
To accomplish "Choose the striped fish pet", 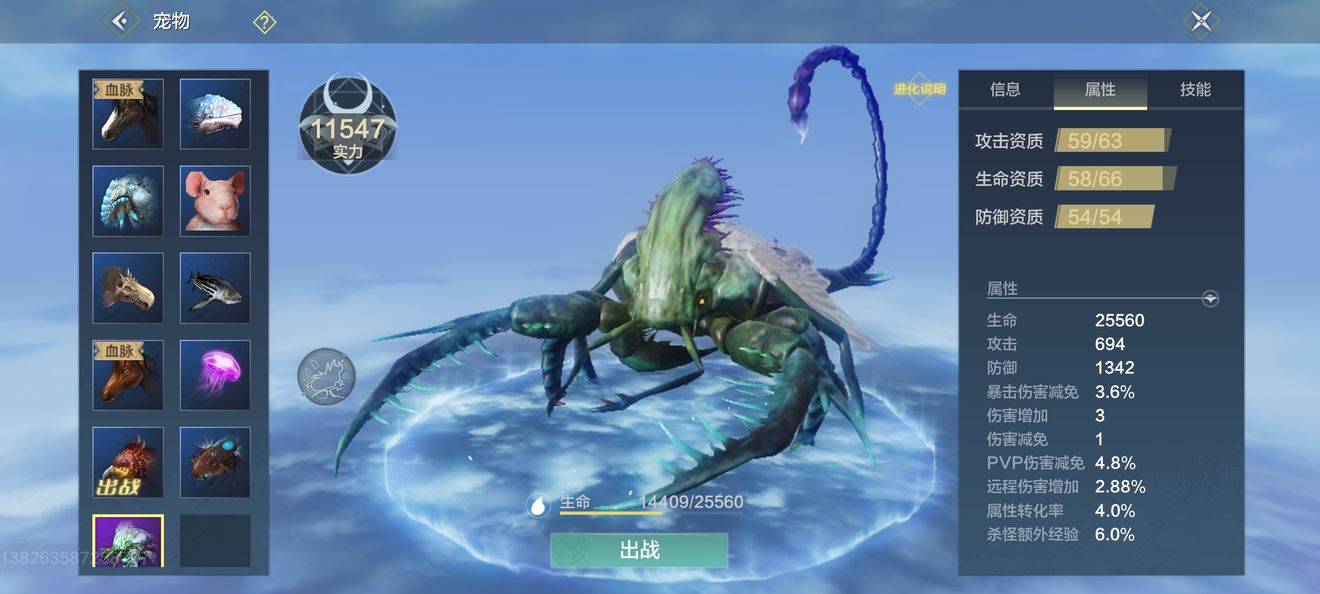I will click(x=215, y=288).
